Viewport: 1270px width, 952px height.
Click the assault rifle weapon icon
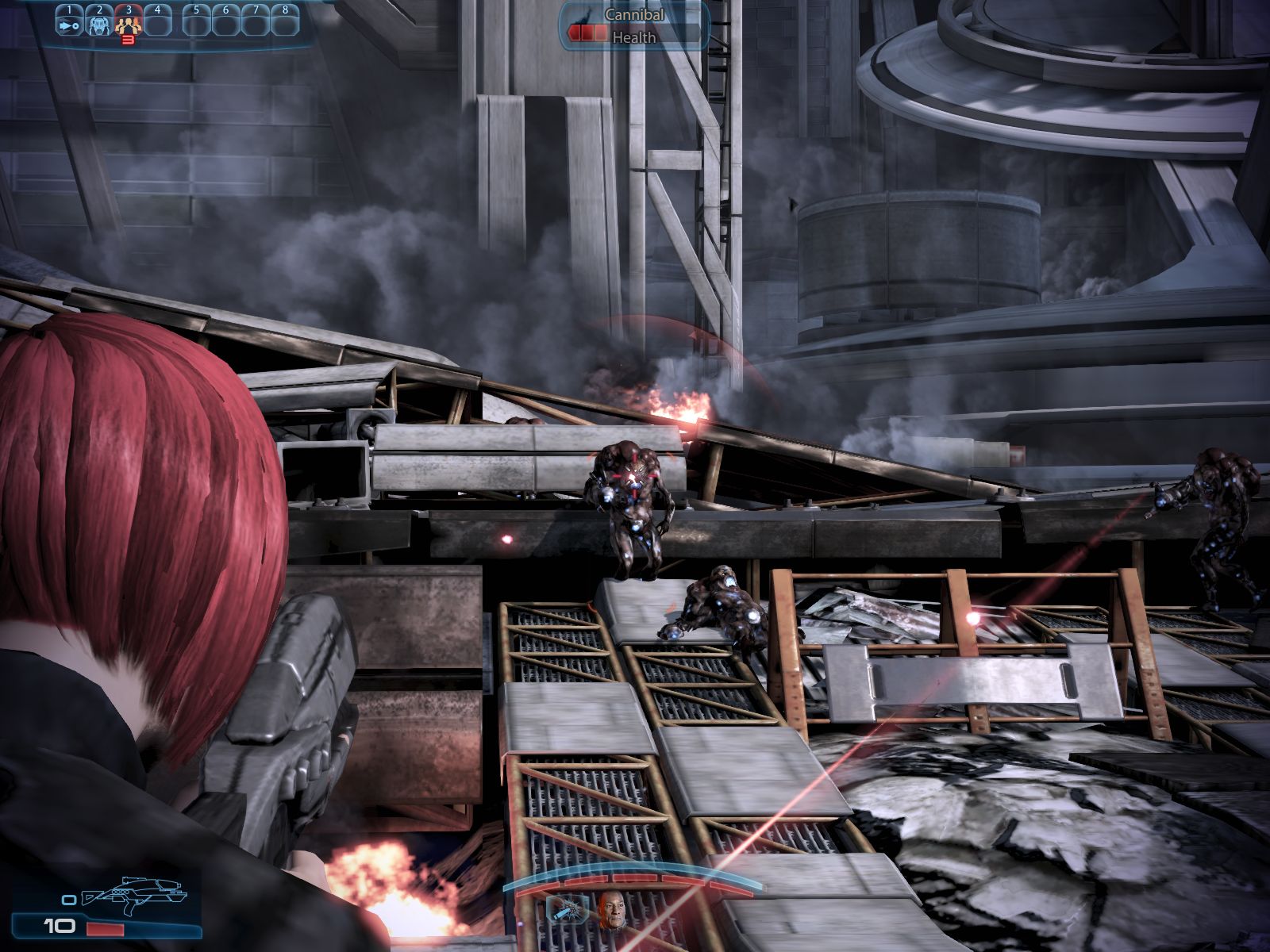(x=133, y=893)
